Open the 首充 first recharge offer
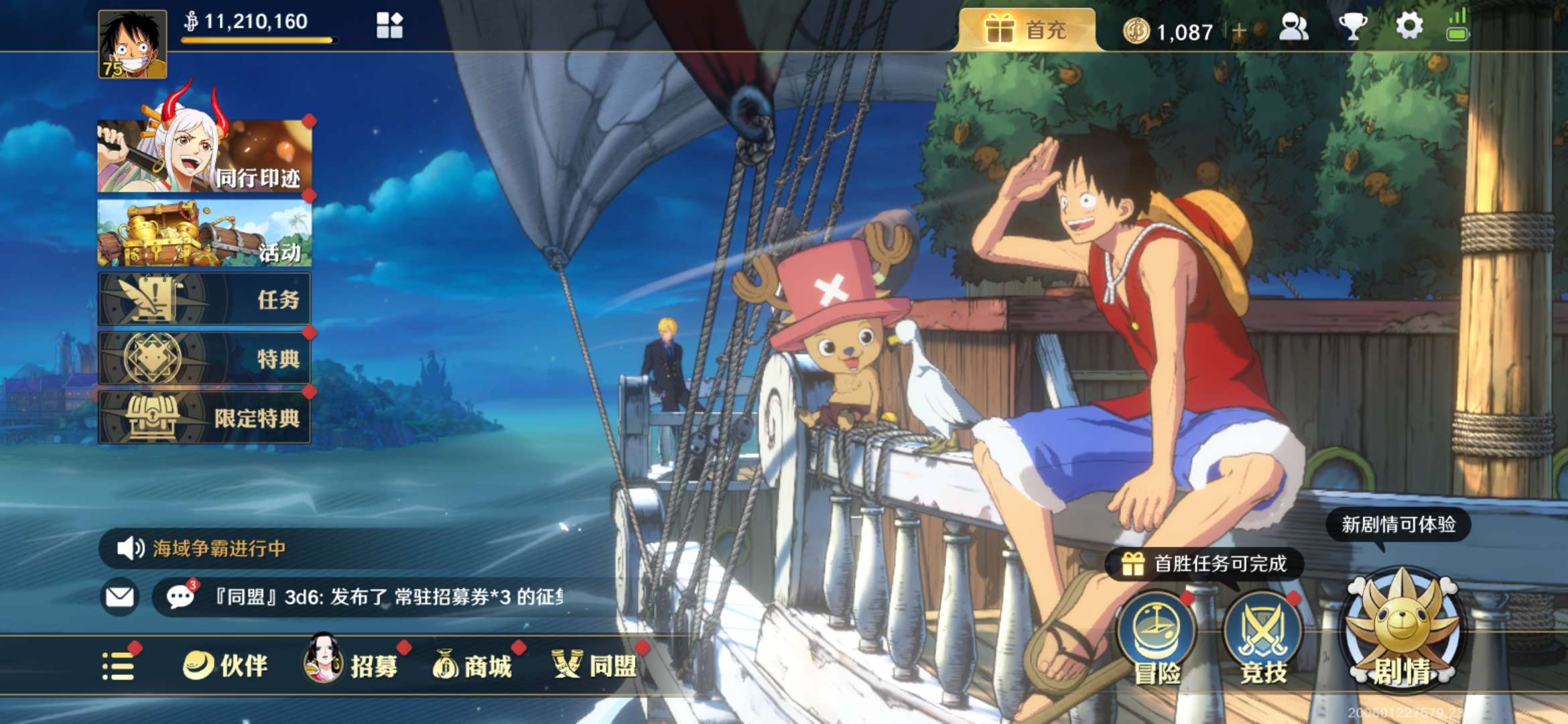 click(x=1027, y=30)
